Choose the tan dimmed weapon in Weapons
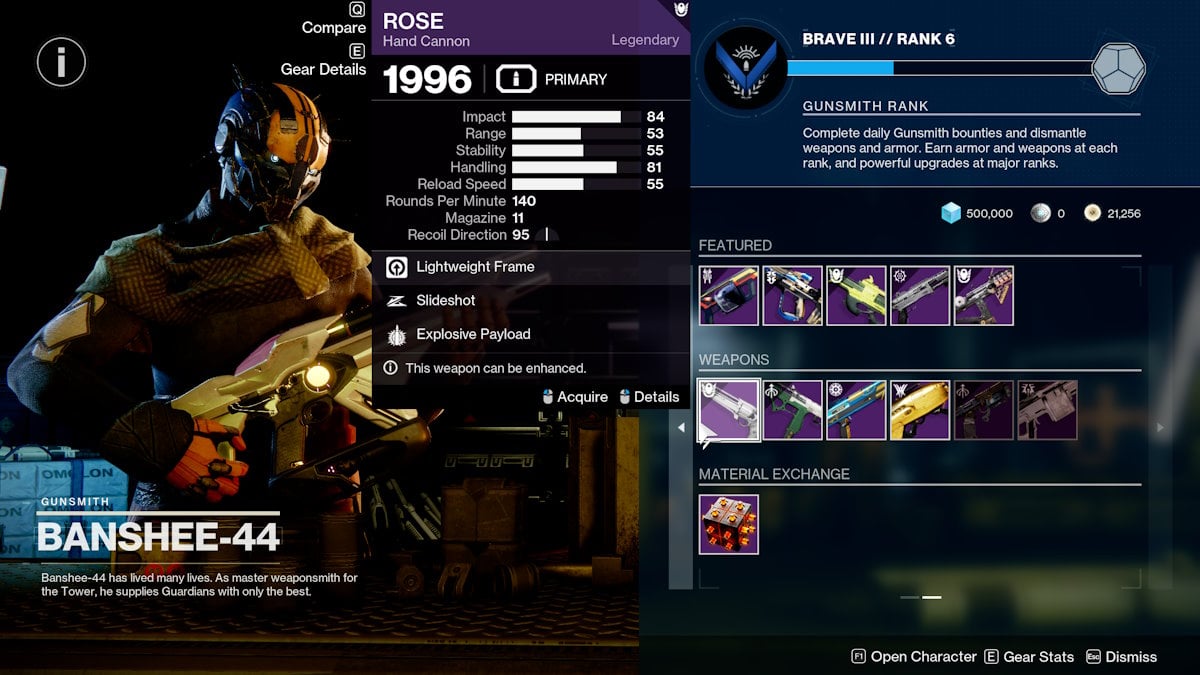This screenshot has width=1200, height=675. tap(1047, 410)
